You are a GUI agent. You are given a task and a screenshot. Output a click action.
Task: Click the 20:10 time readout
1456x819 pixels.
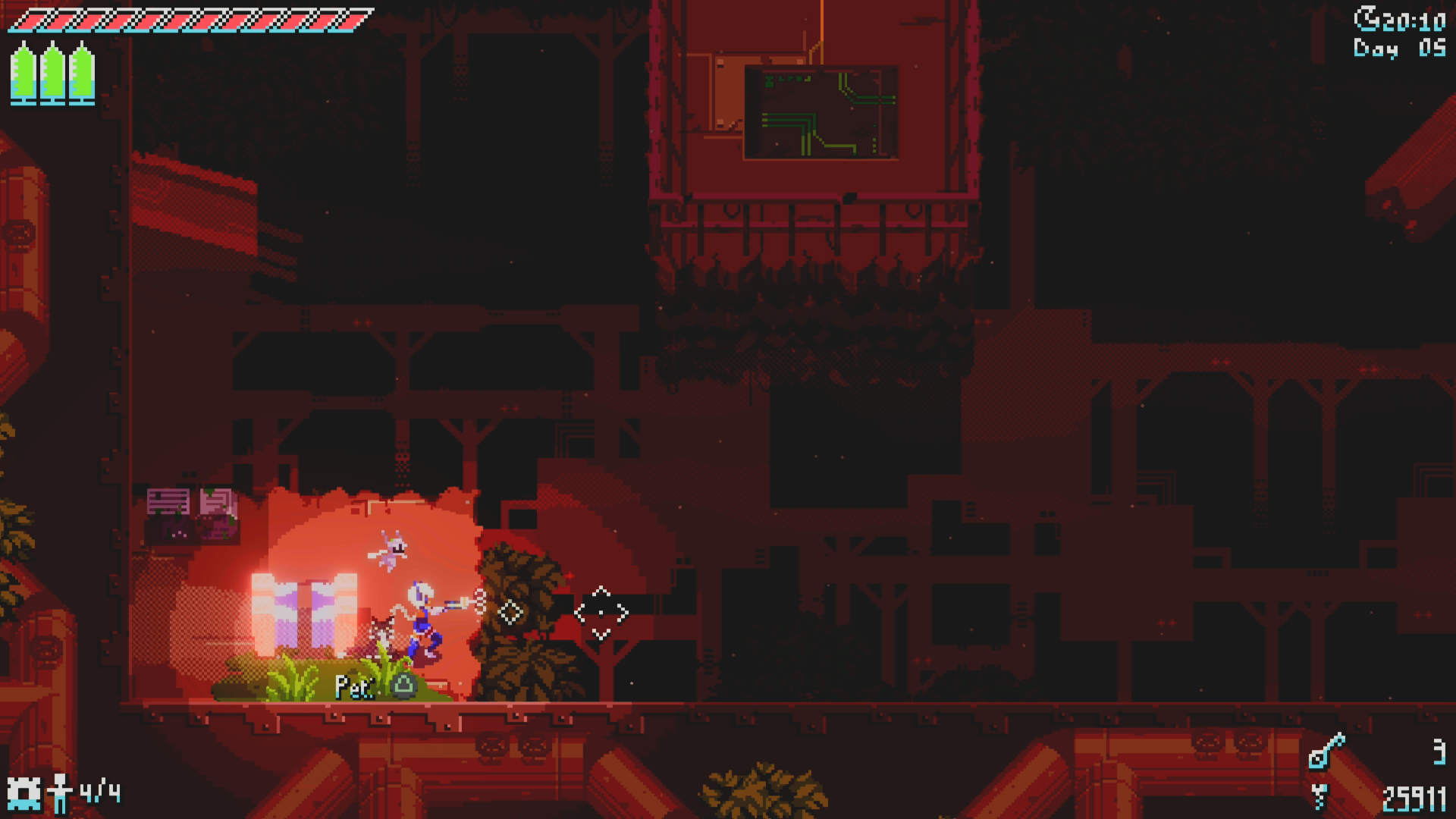1413,21
